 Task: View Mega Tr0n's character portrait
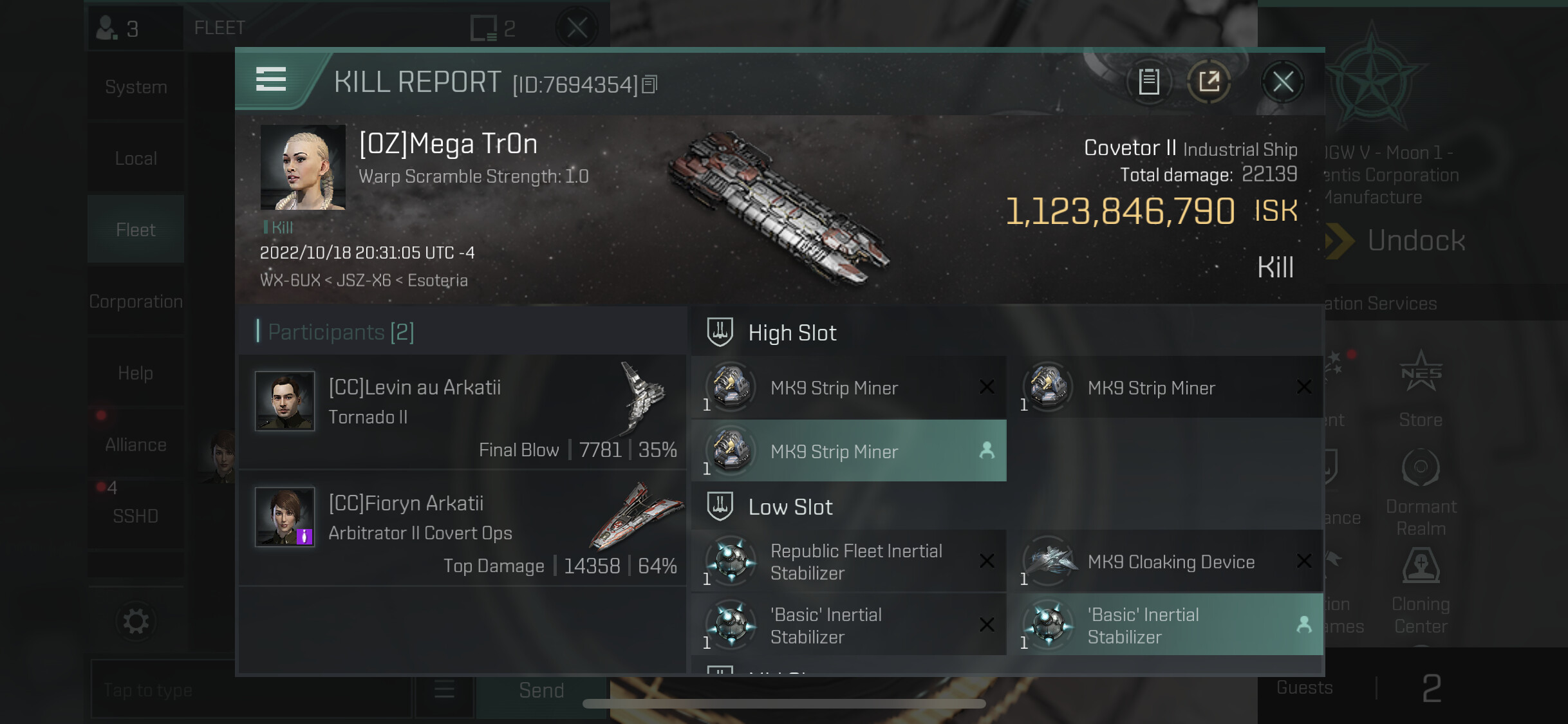(303, 167)
